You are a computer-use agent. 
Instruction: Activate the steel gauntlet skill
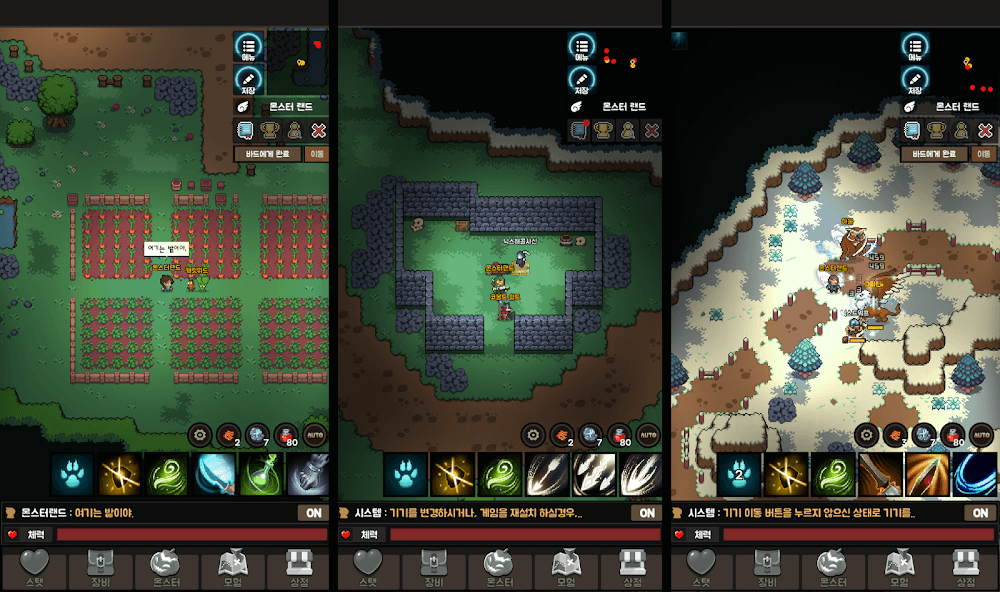pyautogui.click(x=308, y=474)
